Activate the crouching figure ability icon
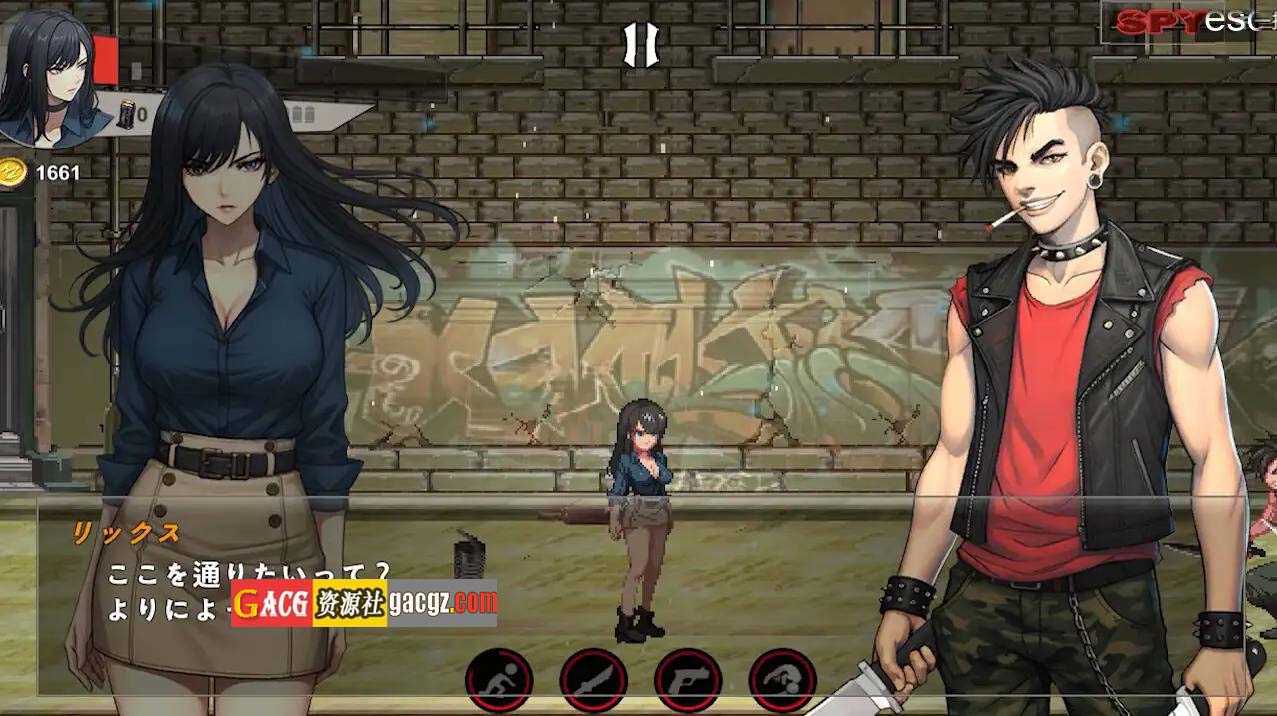 point(782,679)
